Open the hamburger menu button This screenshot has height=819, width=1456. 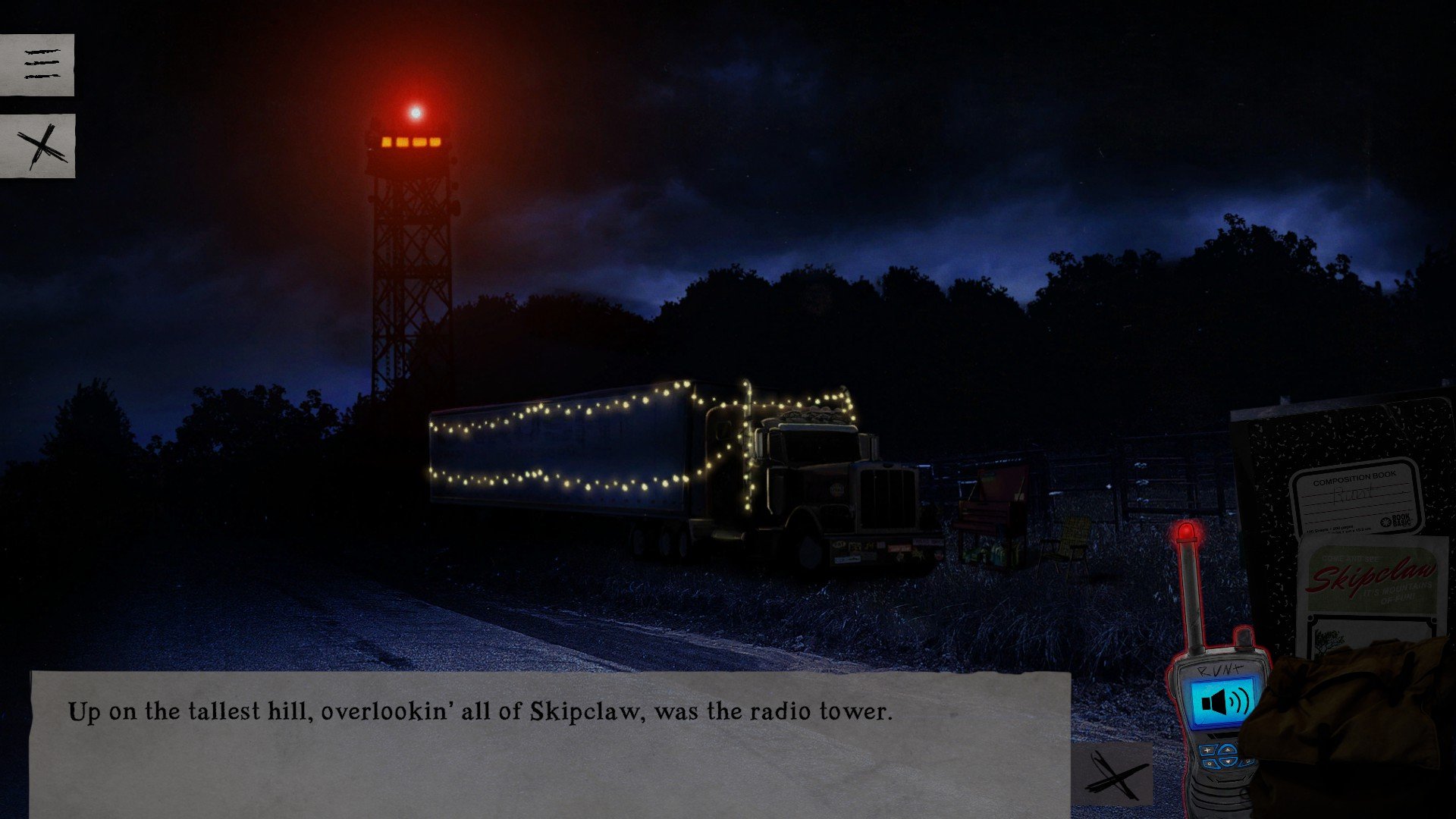(x=37, y=64)
